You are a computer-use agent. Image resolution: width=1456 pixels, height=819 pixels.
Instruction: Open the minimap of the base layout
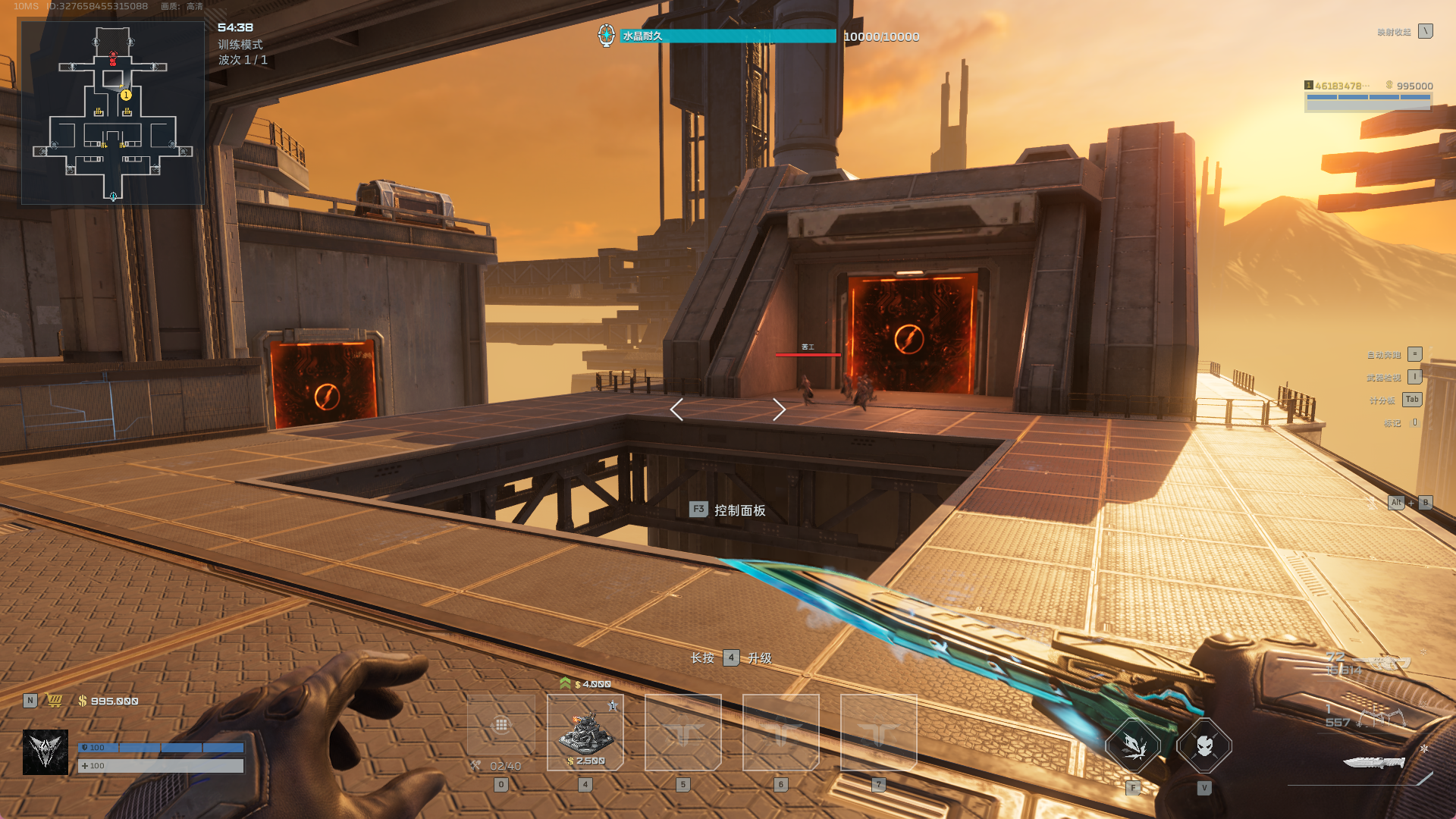pos(112,112)
